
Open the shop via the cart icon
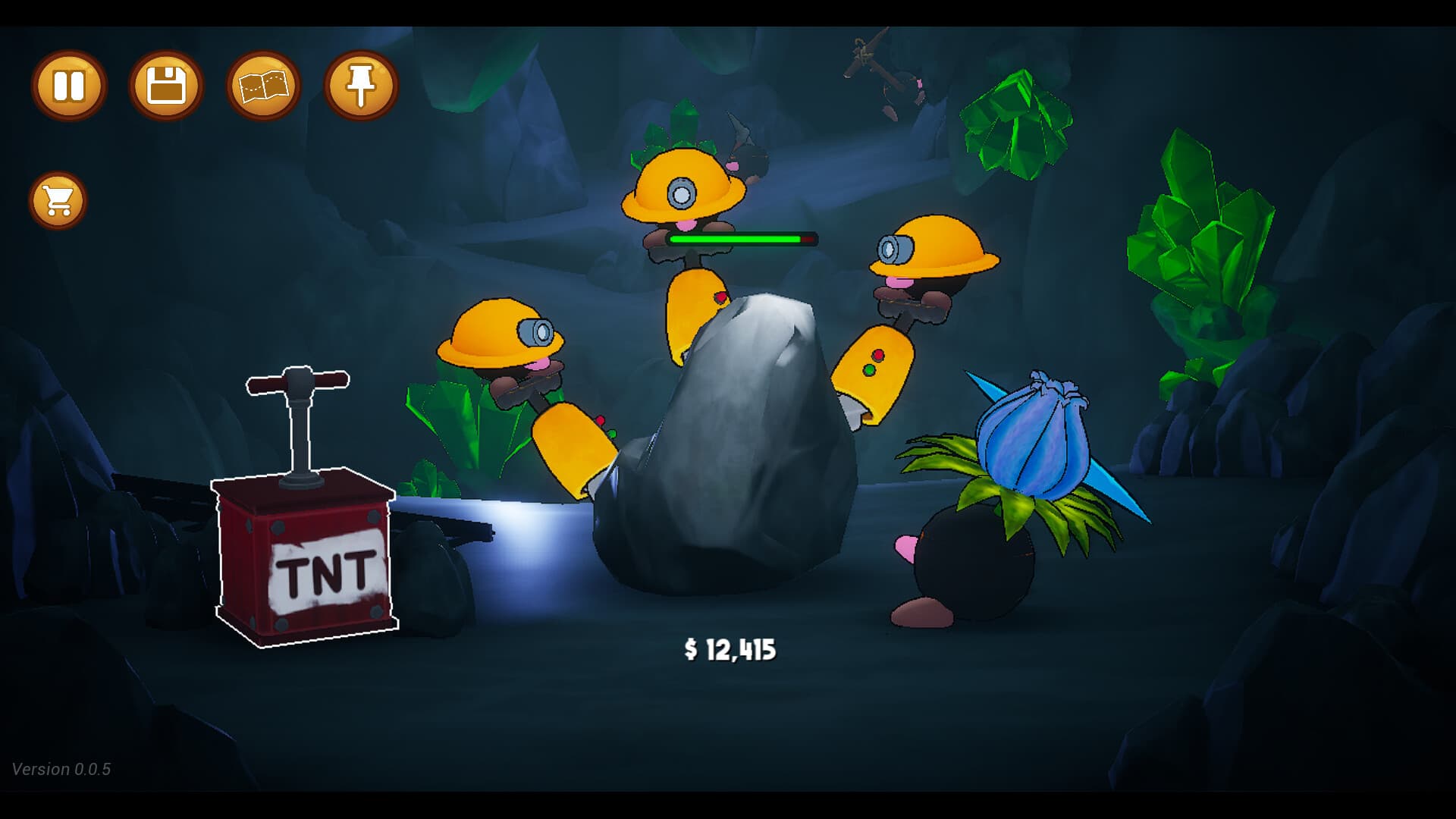tap(58, 200)
